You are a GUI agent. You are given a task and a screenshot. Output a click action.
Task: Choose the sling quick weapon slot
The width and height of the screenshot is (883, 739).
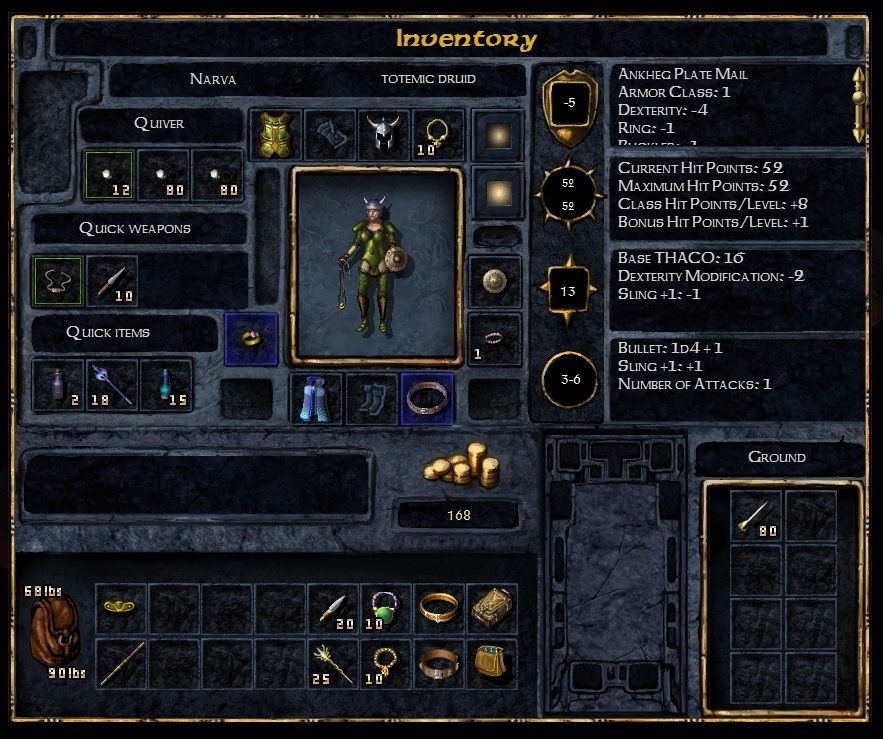[58, 281]
